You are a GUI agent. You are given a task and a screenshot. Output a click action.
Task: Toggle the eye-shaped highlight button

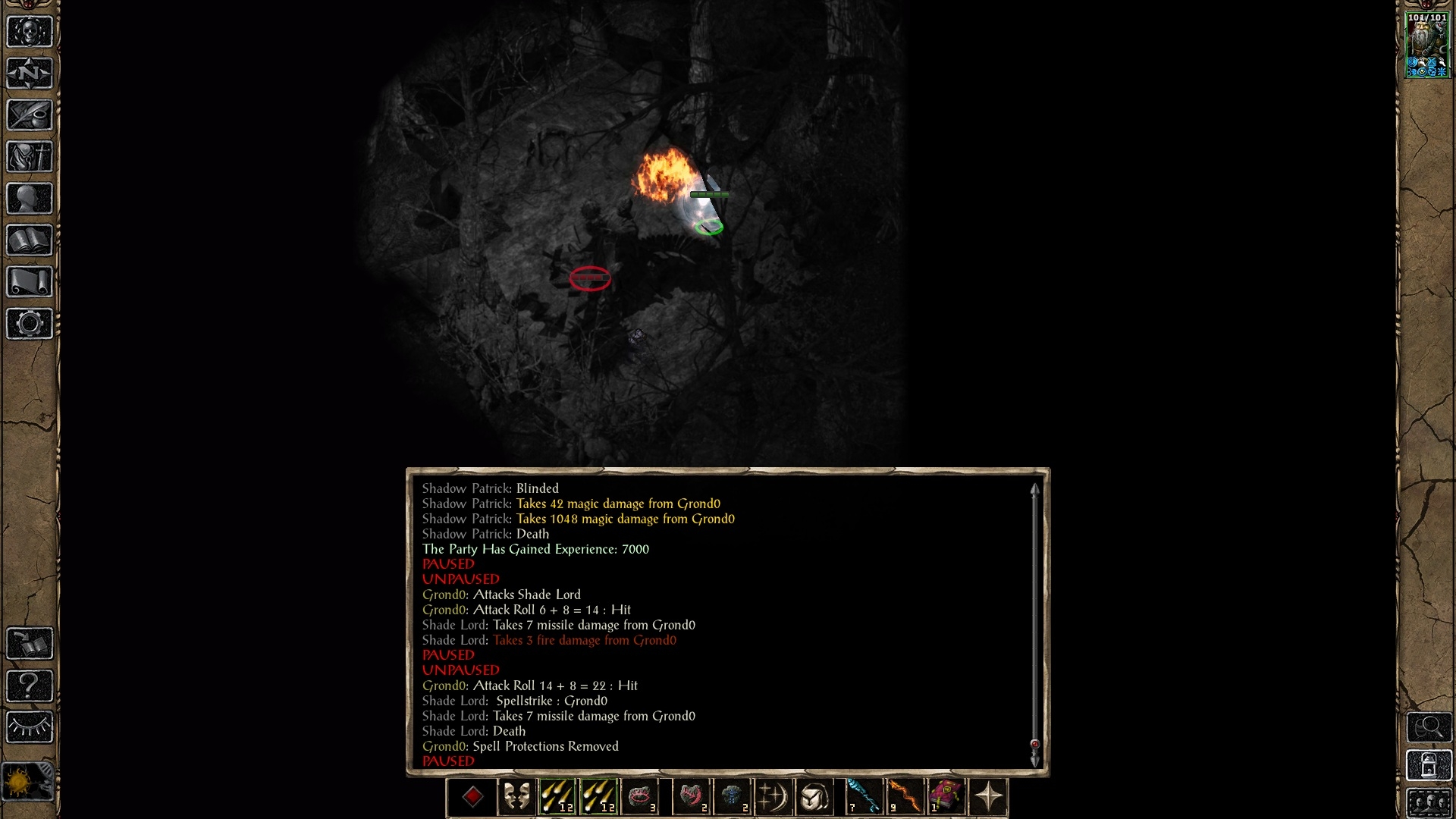[x=30, y=727]
